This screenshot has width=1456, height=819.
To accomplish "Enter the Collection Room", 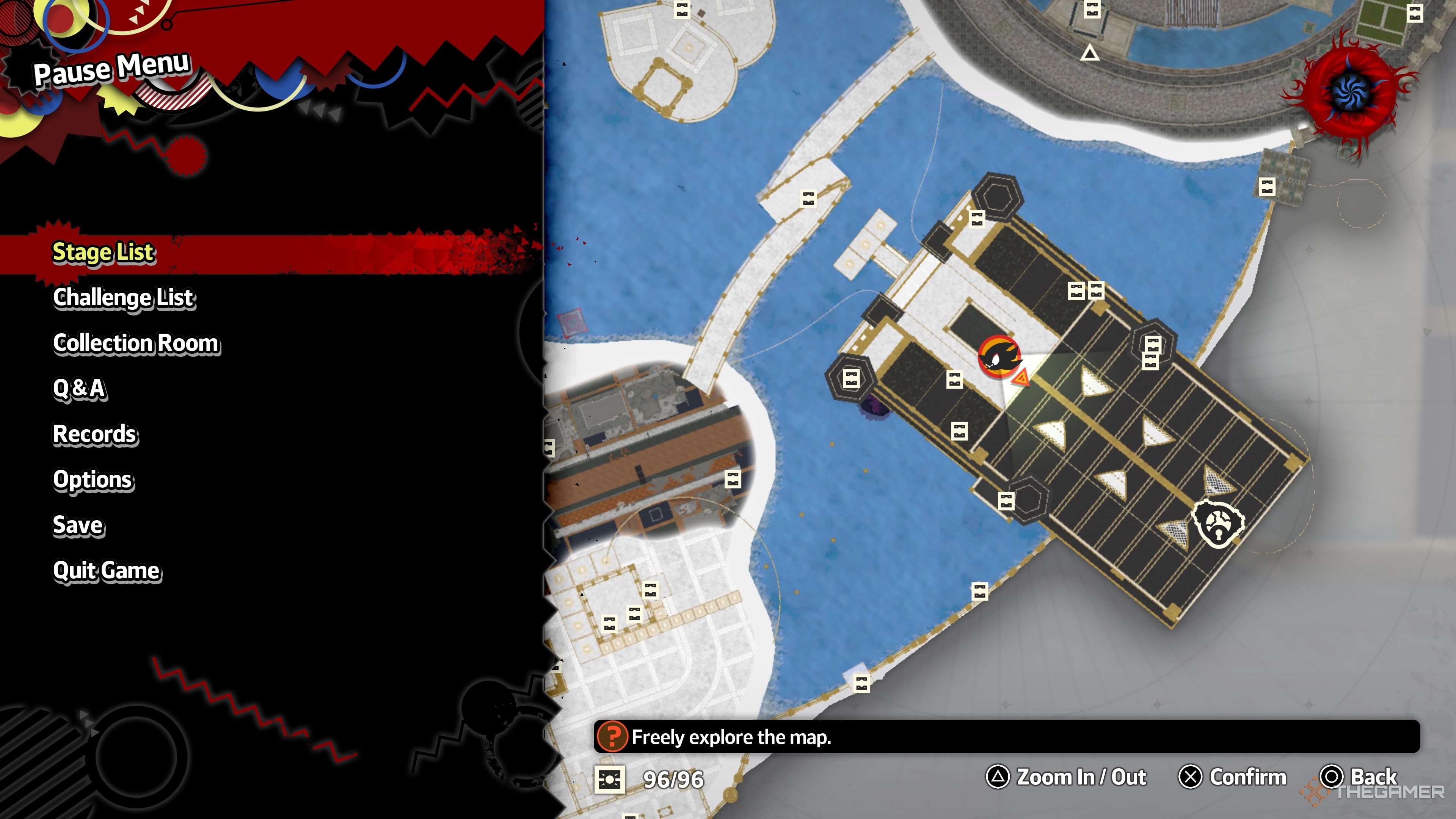I will click(x=136, y=343).
